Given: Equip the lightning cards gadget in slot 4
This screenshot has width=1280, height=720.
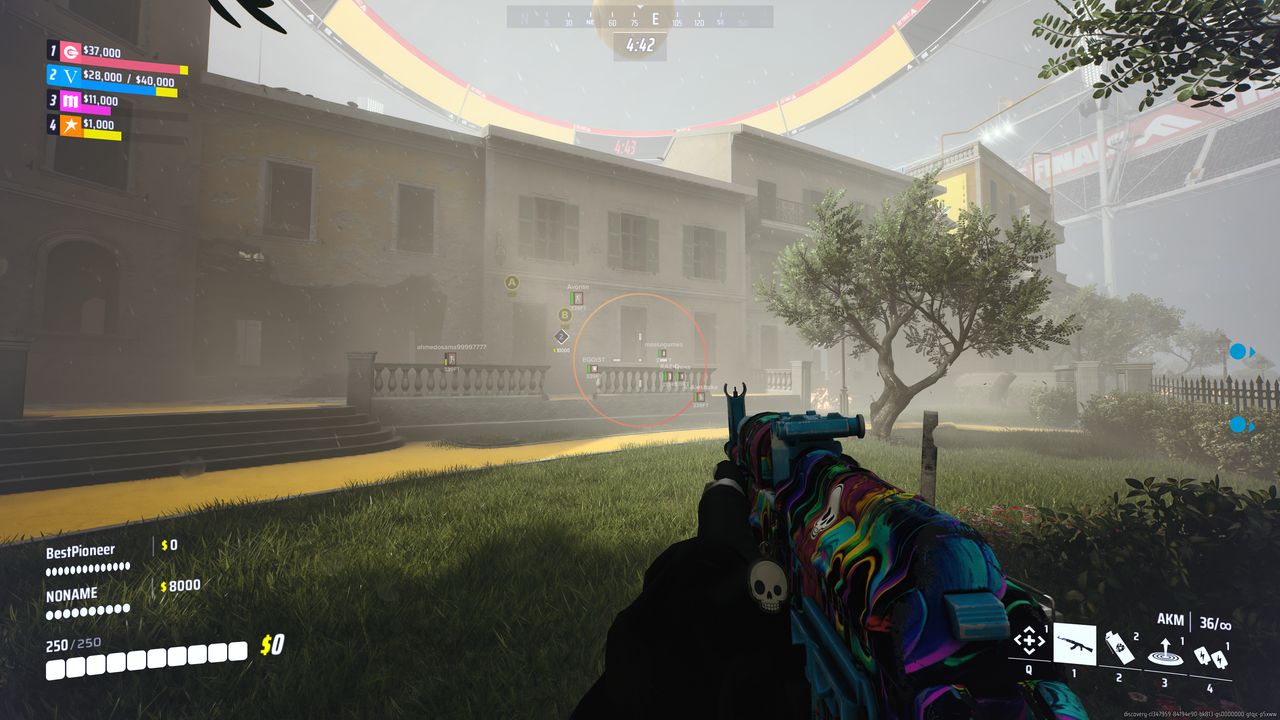Looking at the screenshot, I should [x=1208, y=657].
